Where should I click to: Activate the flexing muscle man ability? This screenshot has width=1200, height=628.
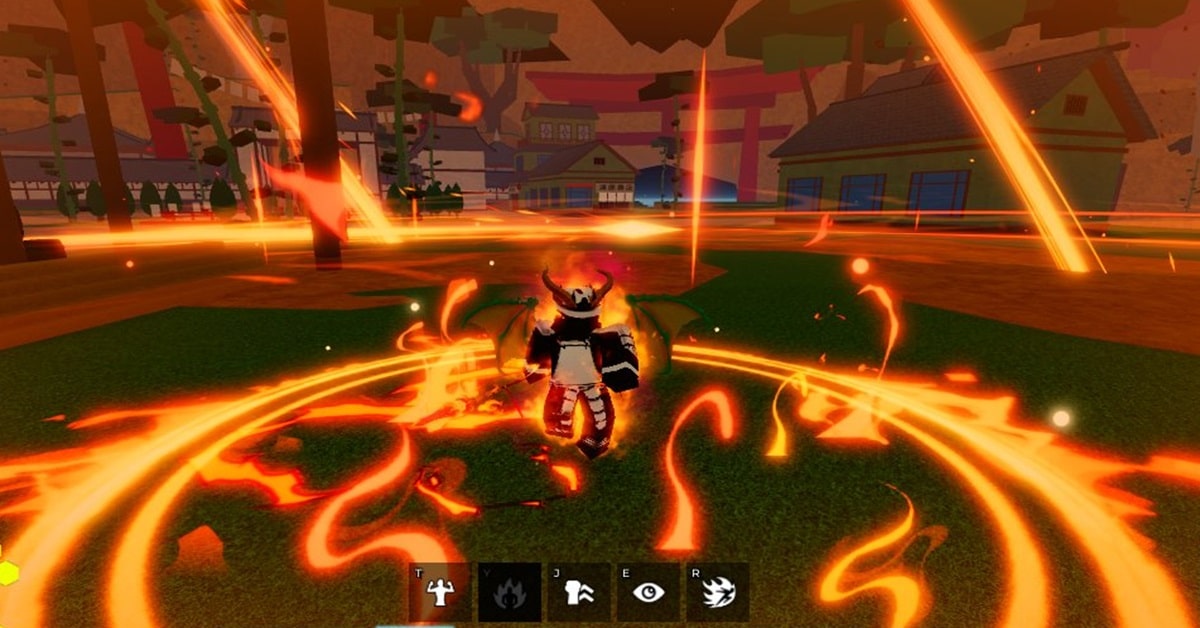[x=439, y=592]
